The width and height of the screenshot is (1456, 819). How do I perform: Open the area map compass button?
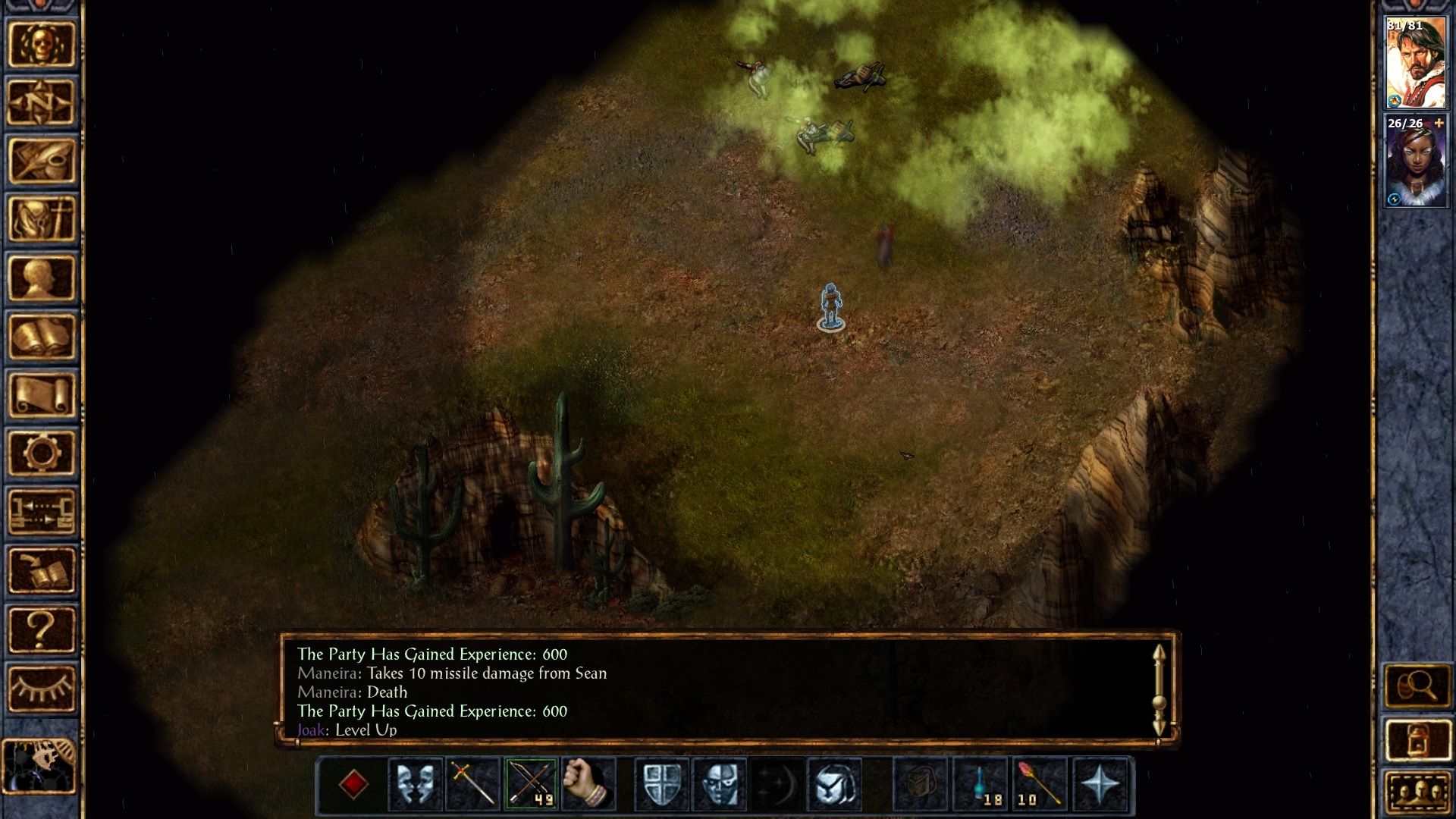(x=42, y=102)
